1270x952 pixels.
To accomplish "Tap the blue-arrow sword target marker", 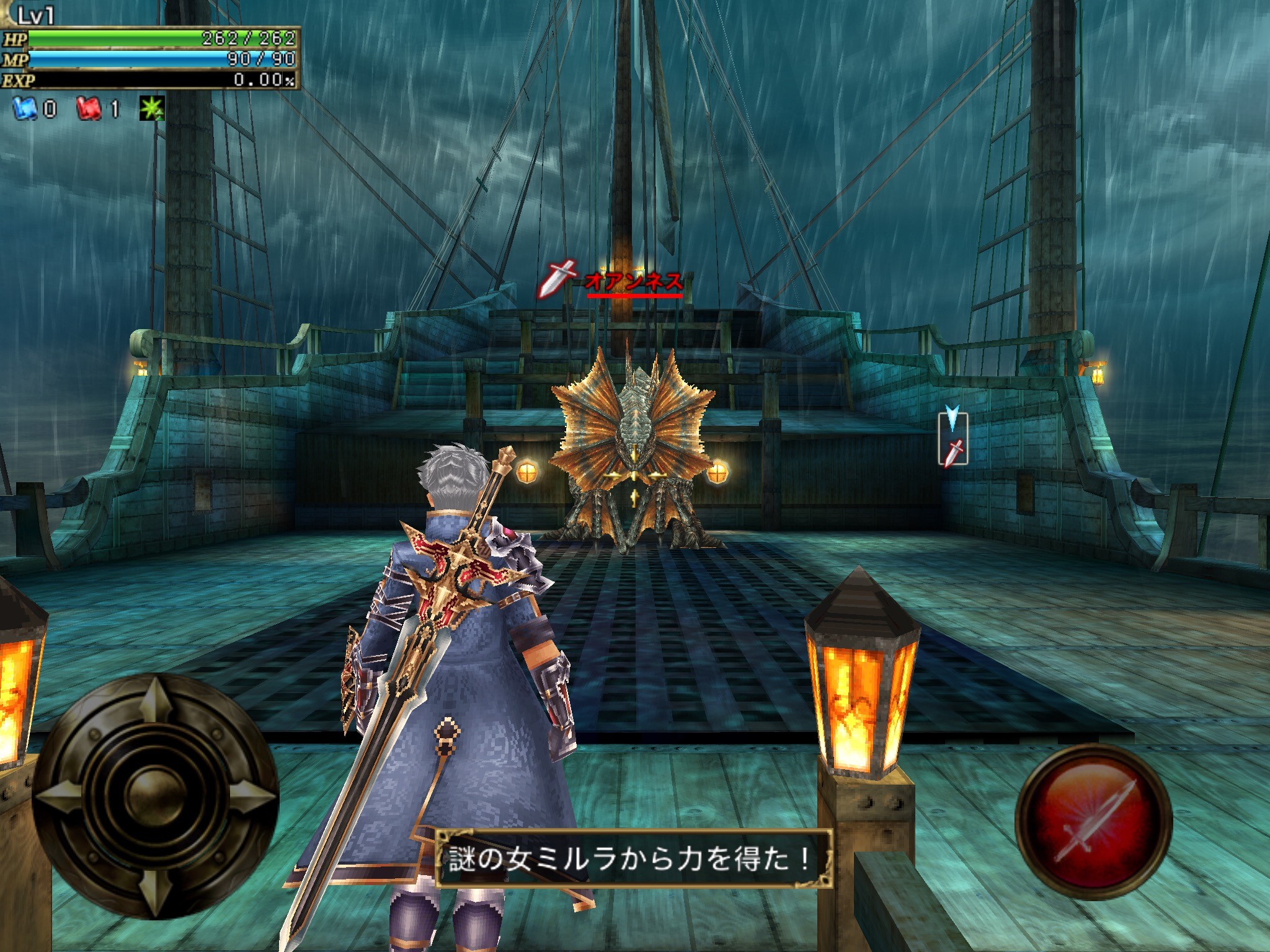I will click(953, 439).
